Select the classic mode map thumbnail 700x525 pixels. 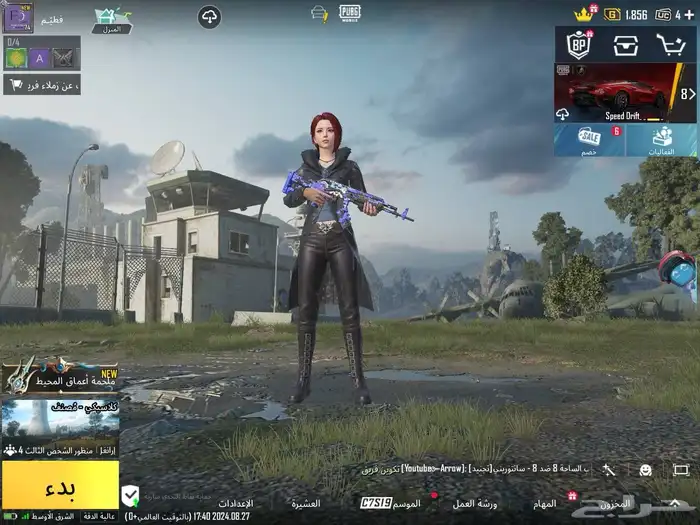coord(59,419)
